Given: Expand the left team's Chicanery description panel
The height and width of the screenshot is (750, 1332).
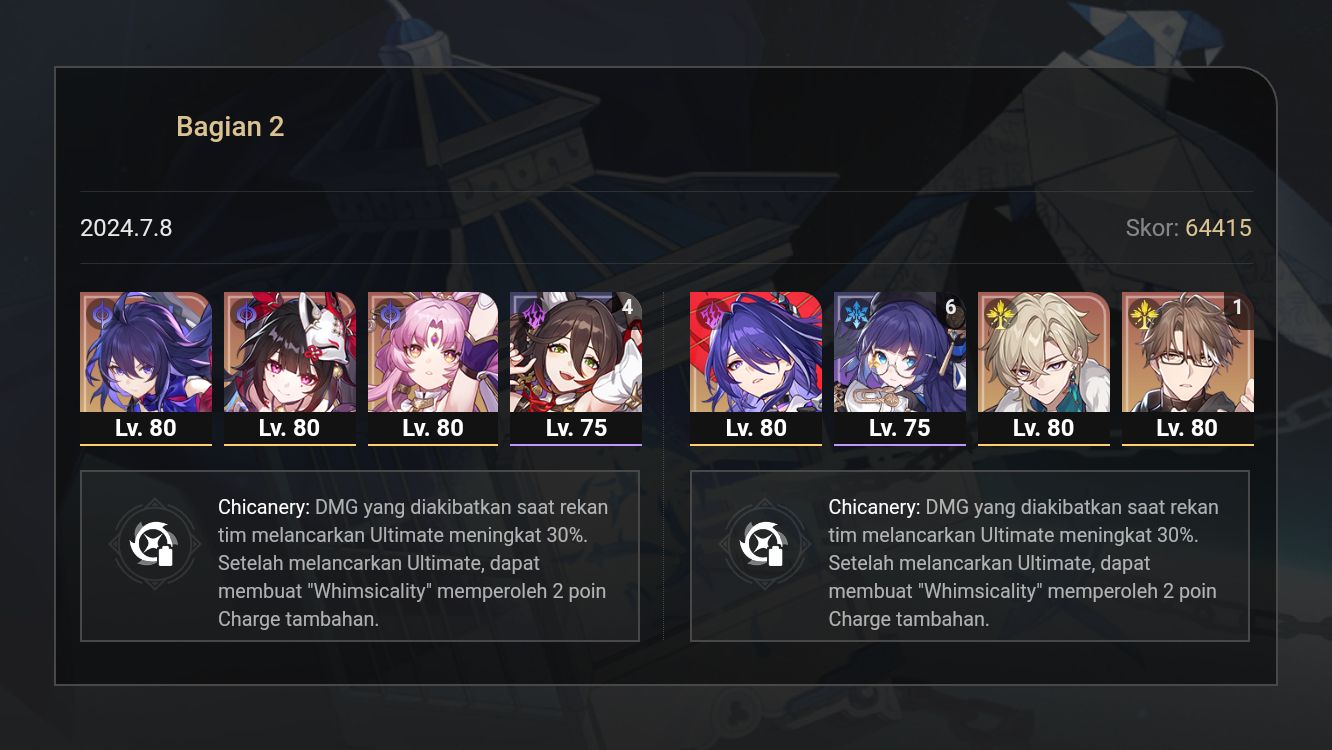Looking at the screenshot, I should [360, 556].
